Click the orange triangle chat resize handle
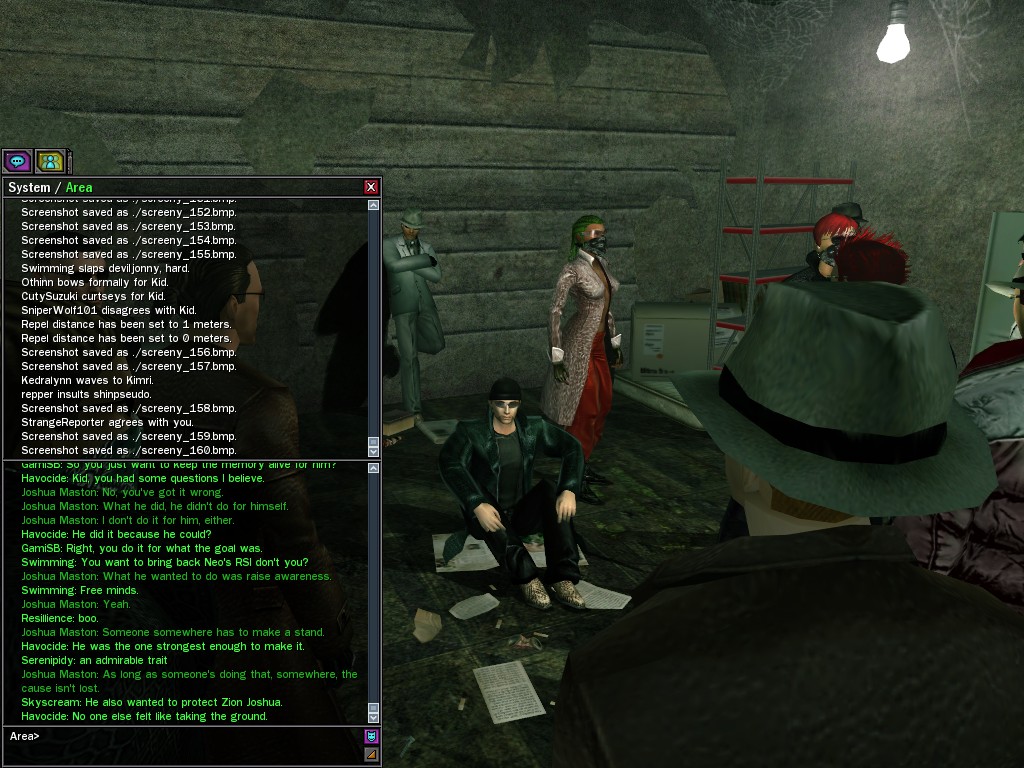This screenshot has height=768, width=1024. coord(371,755)
